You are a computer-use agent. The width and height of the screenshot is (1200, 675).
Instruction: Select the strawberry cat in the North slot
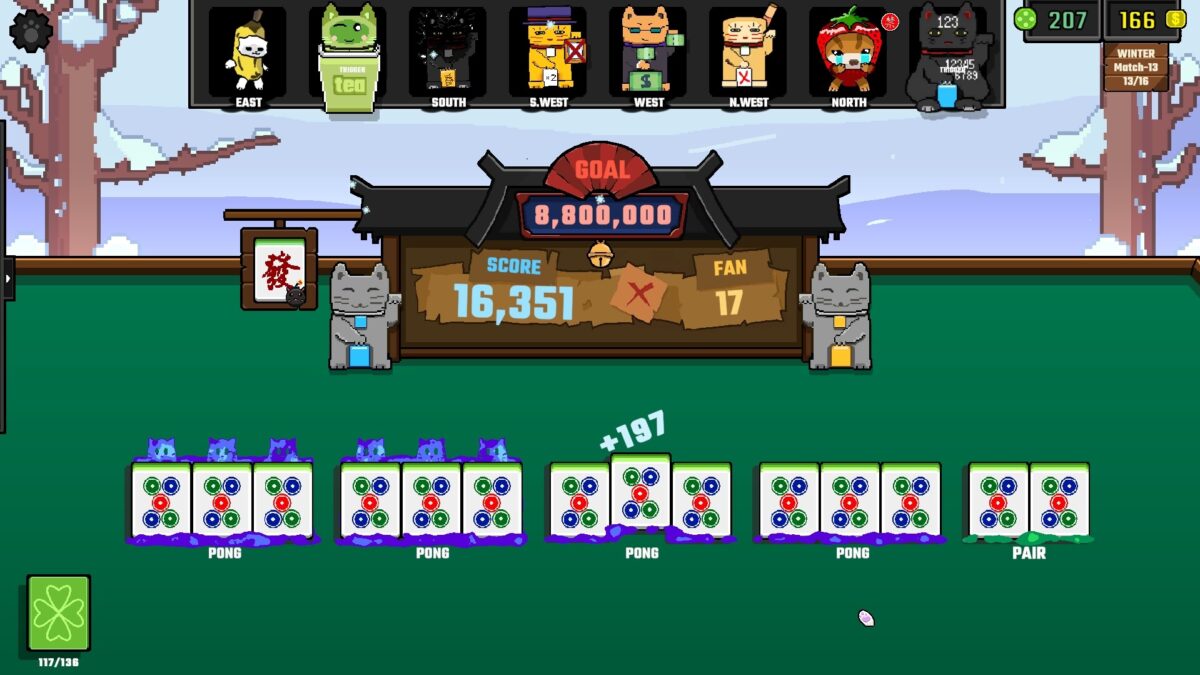847,52
